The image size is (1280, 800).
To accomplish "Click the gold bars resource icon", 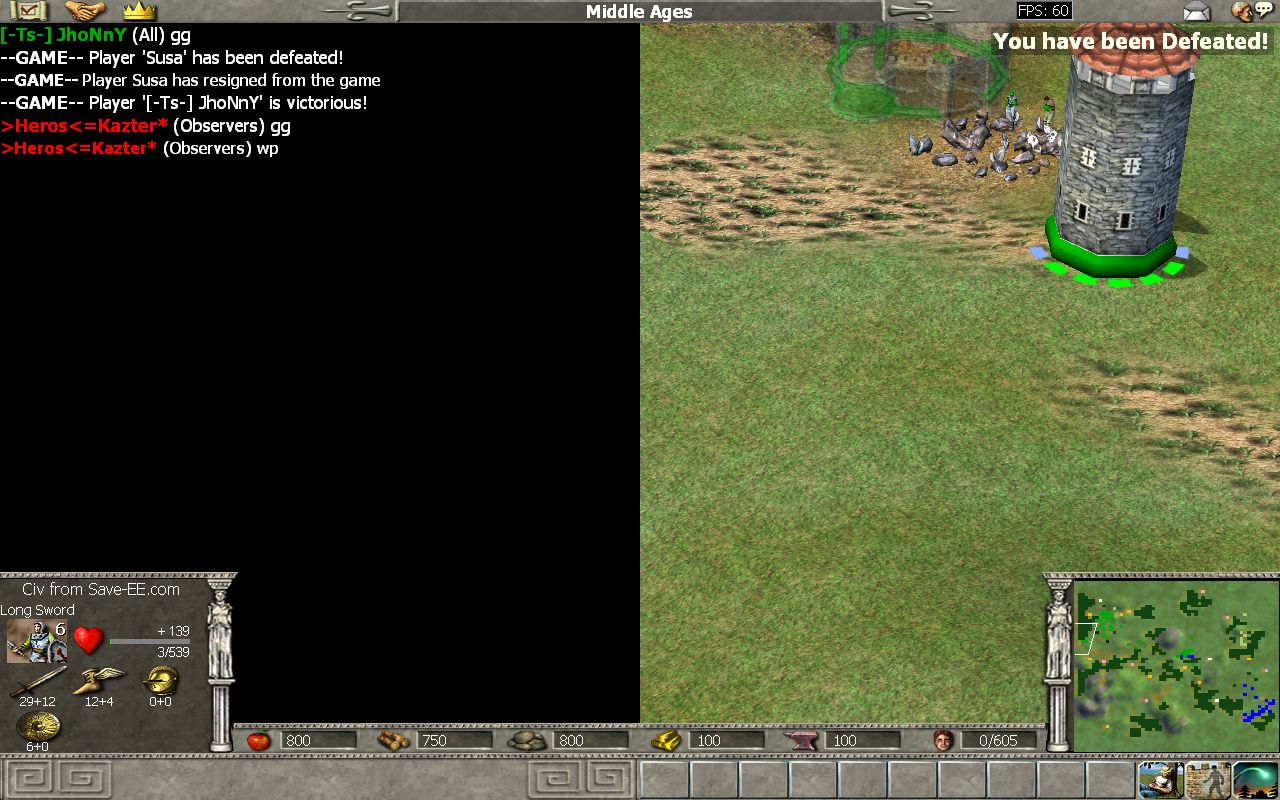I will coord(666,741).
